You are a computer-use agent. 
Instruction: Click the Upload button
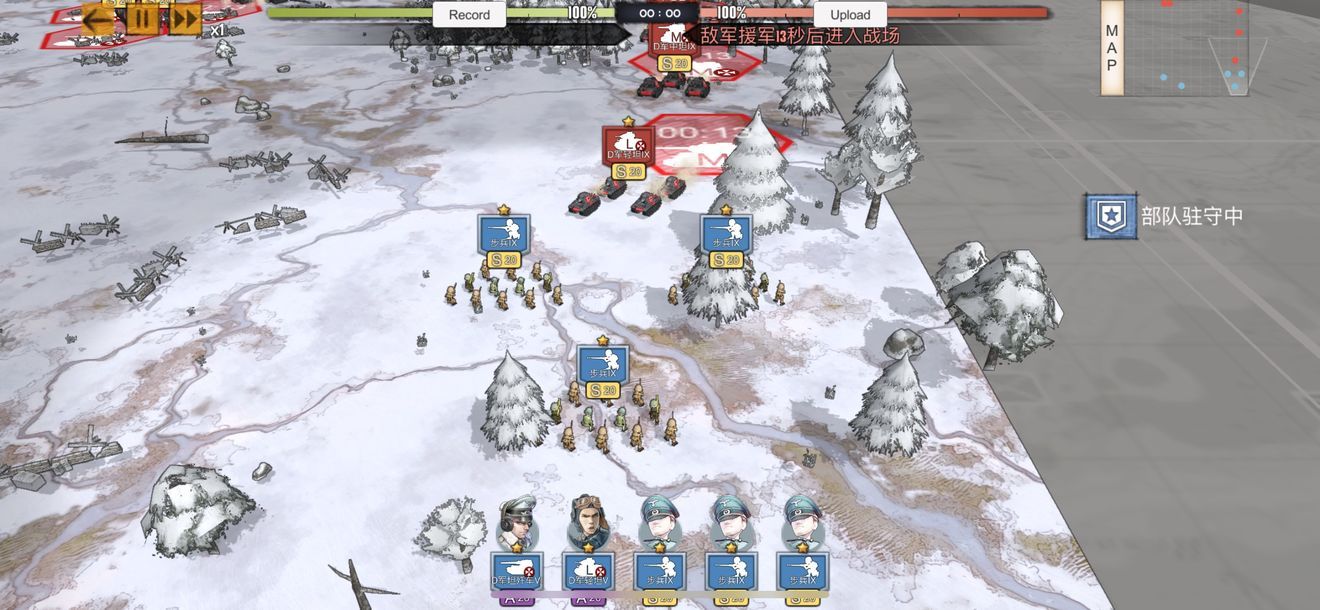point(850,15)
